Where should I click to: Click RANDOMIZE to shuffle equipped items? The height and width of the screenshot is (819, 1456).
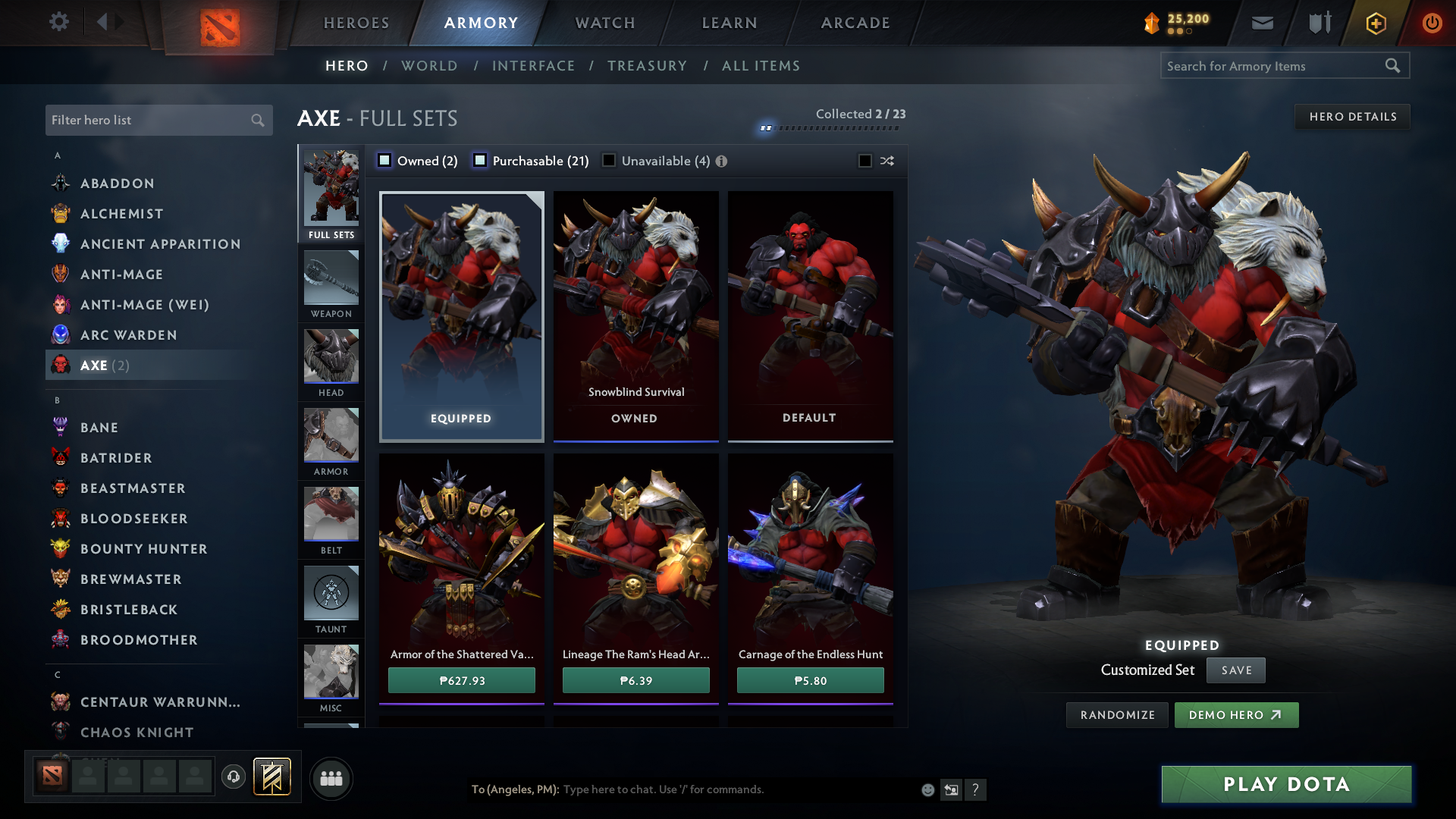point(1116,714)
